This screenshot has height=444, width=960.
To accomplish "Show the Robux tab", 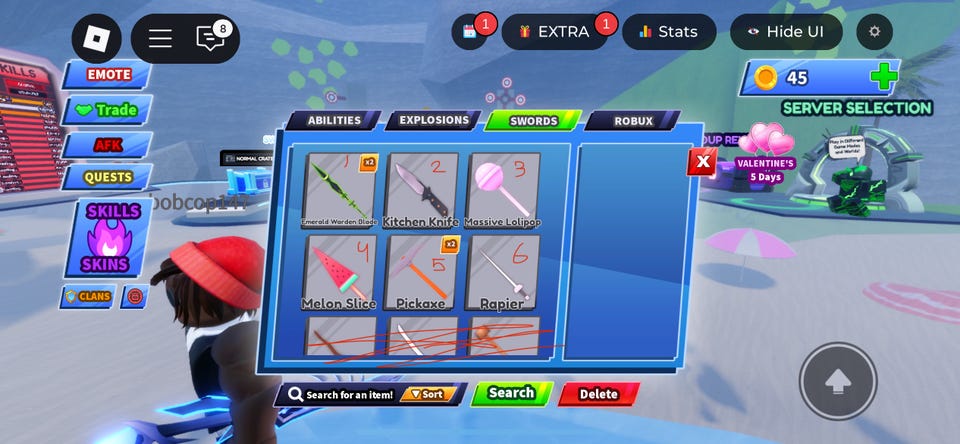I will [x=633, y=121].
